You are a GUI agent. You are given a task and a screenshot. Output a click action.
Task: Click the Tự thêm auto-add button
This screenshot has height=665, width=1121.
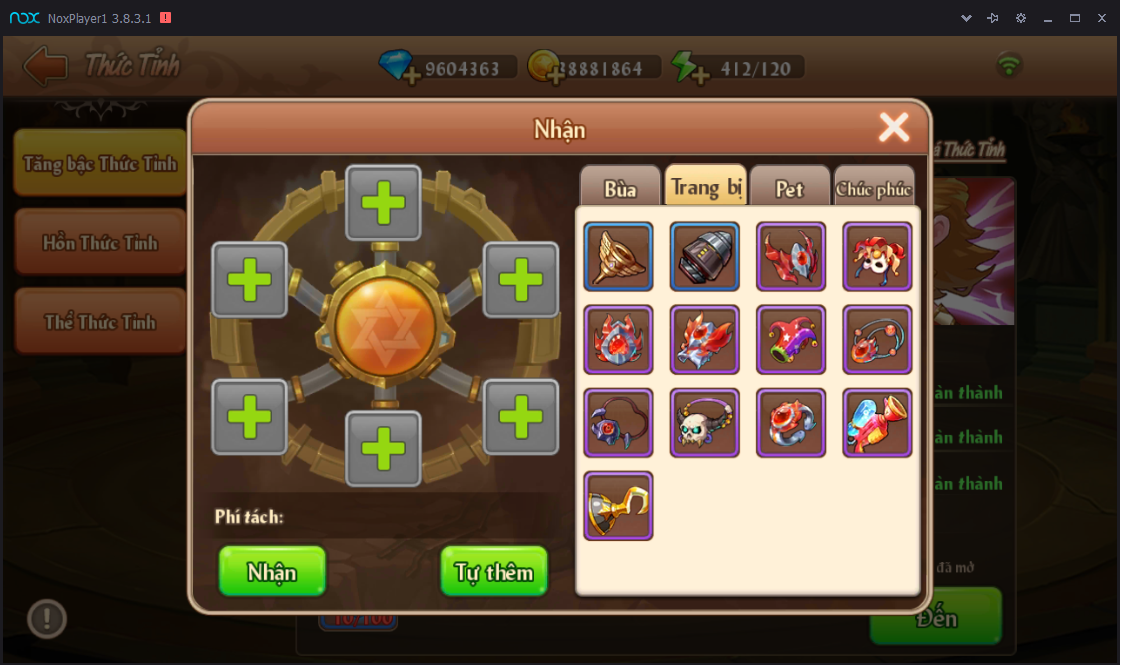pos(494,571)
